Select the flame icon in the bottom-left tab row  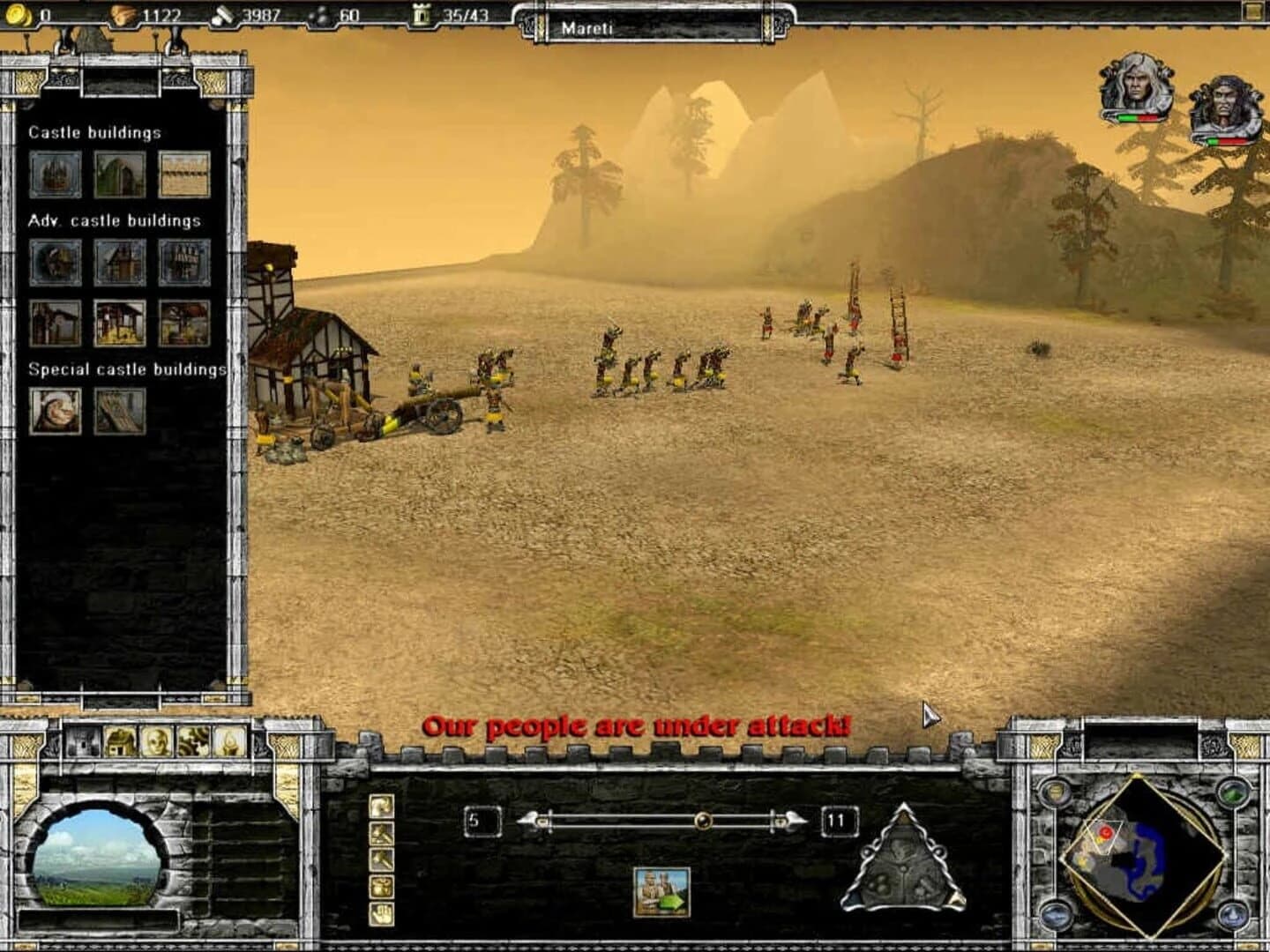(x=228, y=740)
